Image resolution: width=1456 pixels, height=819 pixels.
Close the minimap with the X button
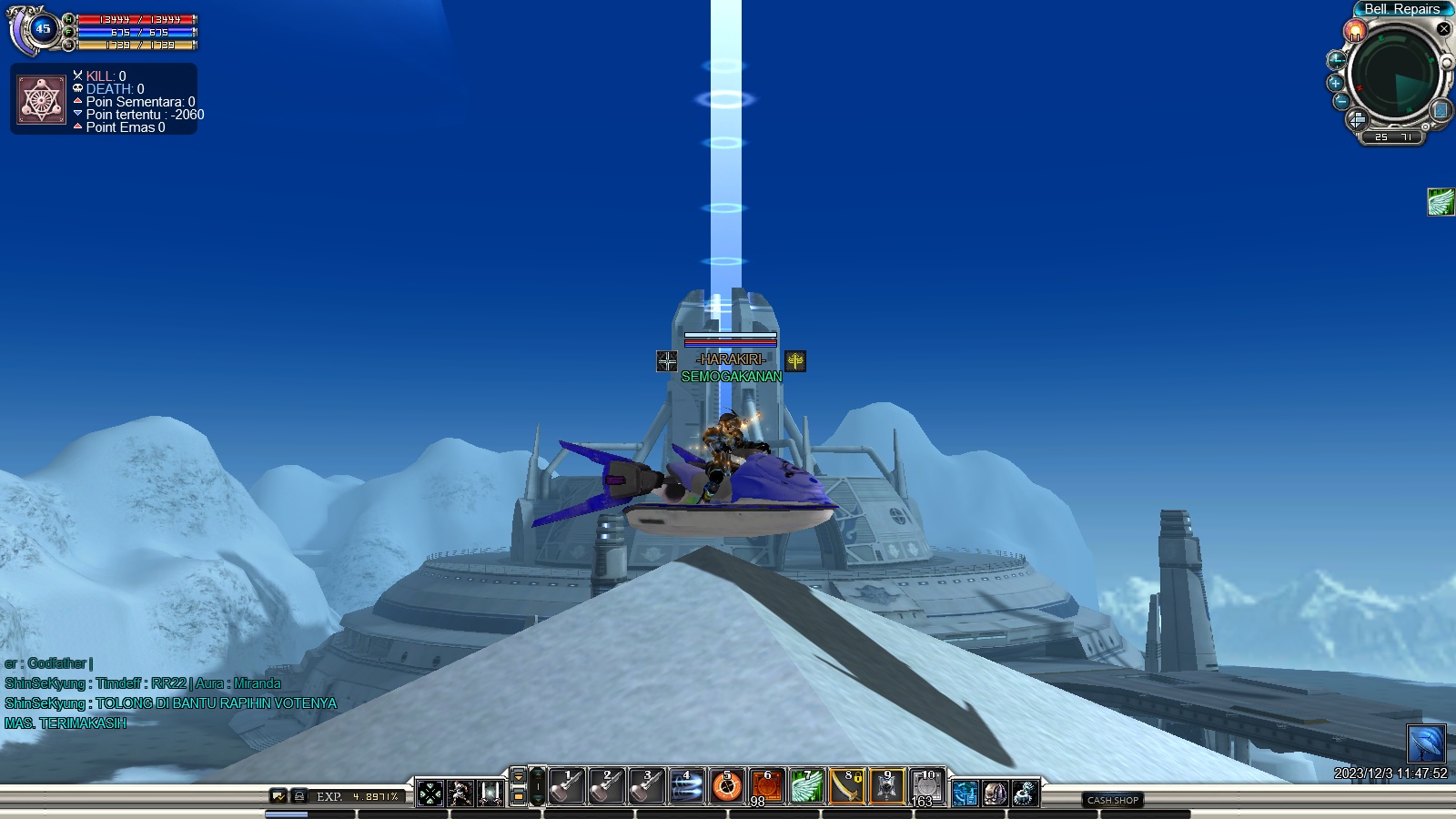point(1443,29)
